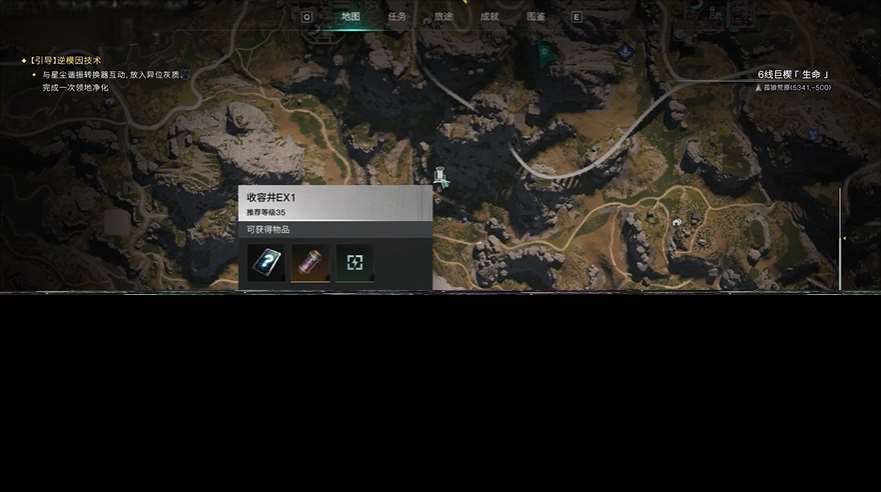The height and width of the screenshot is (492, 881).
Task: Click the mystery card reward with question mark
Action: pos(266,263)
